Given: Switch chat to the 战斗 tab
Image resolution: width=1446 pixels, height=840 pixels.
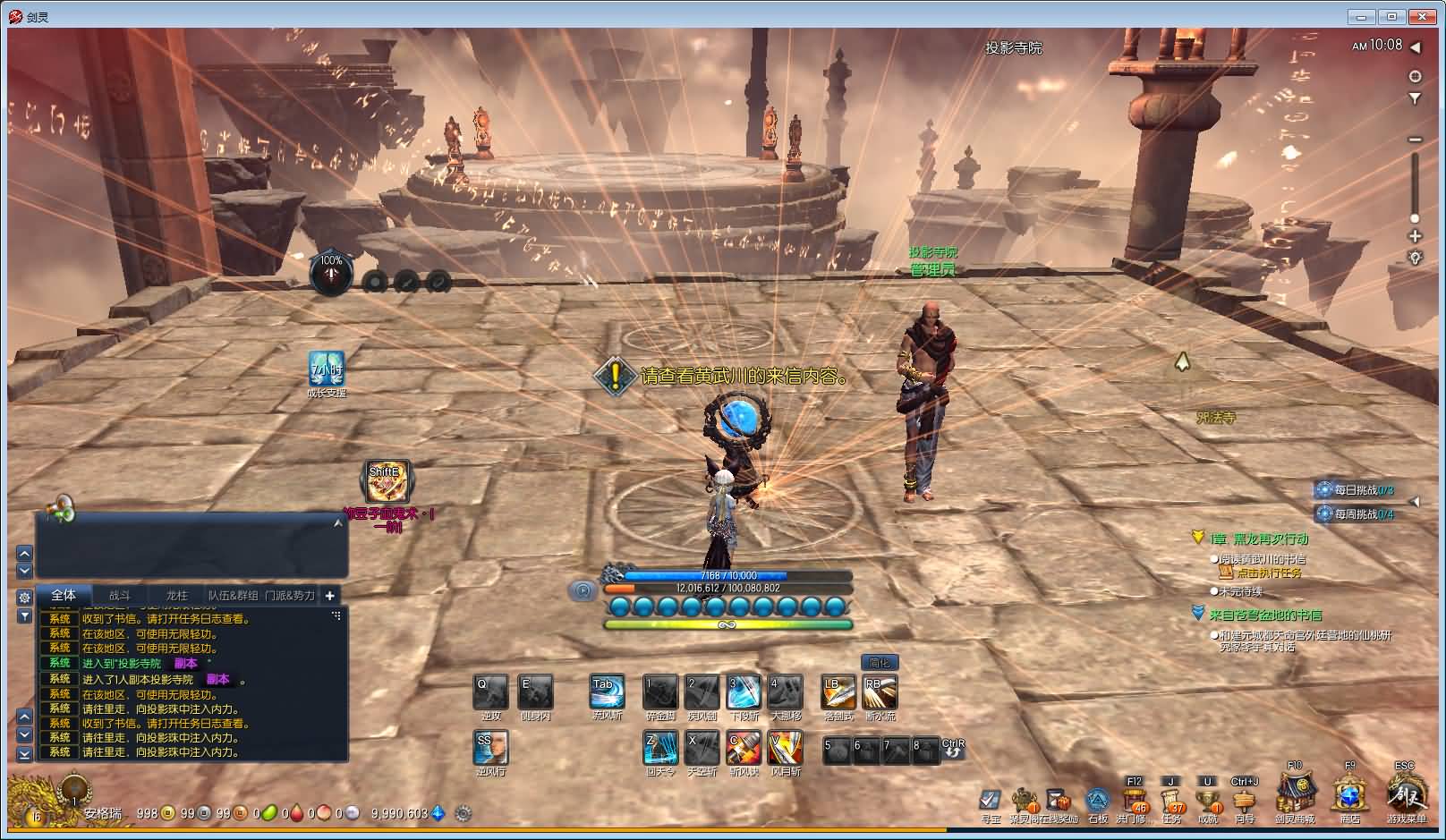Looking at the screenshot, I should point(120,595).
